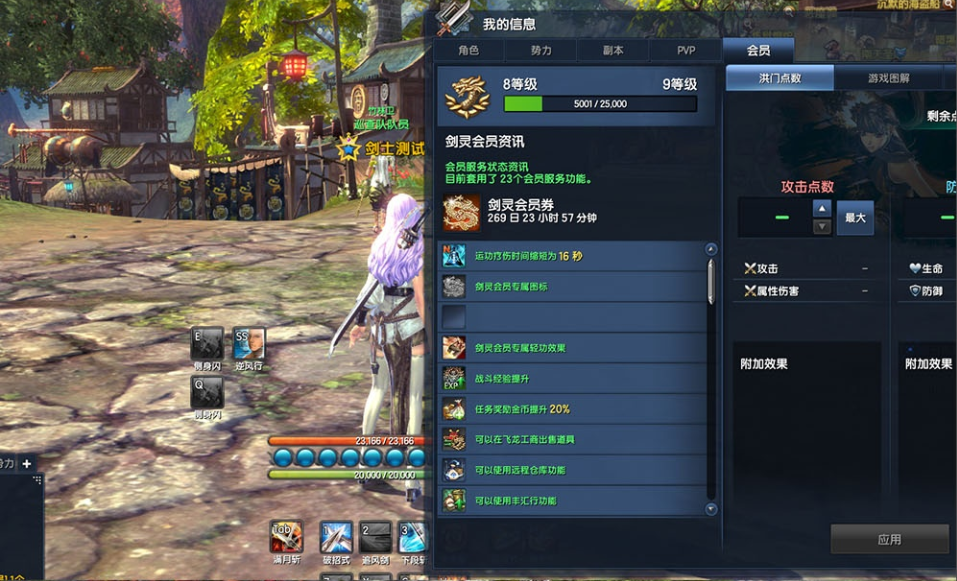The height and width of the screenshot is (581, 957).
Task: Switch to the 角色 character tab
Action: [x=468, y=51]
